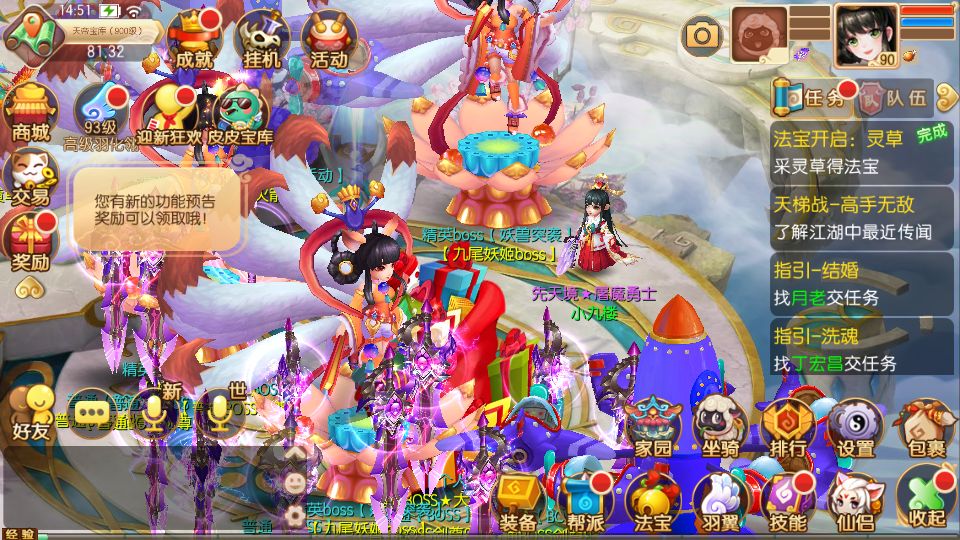Switch to the 队伍 team tab

(x=894, y=98)
